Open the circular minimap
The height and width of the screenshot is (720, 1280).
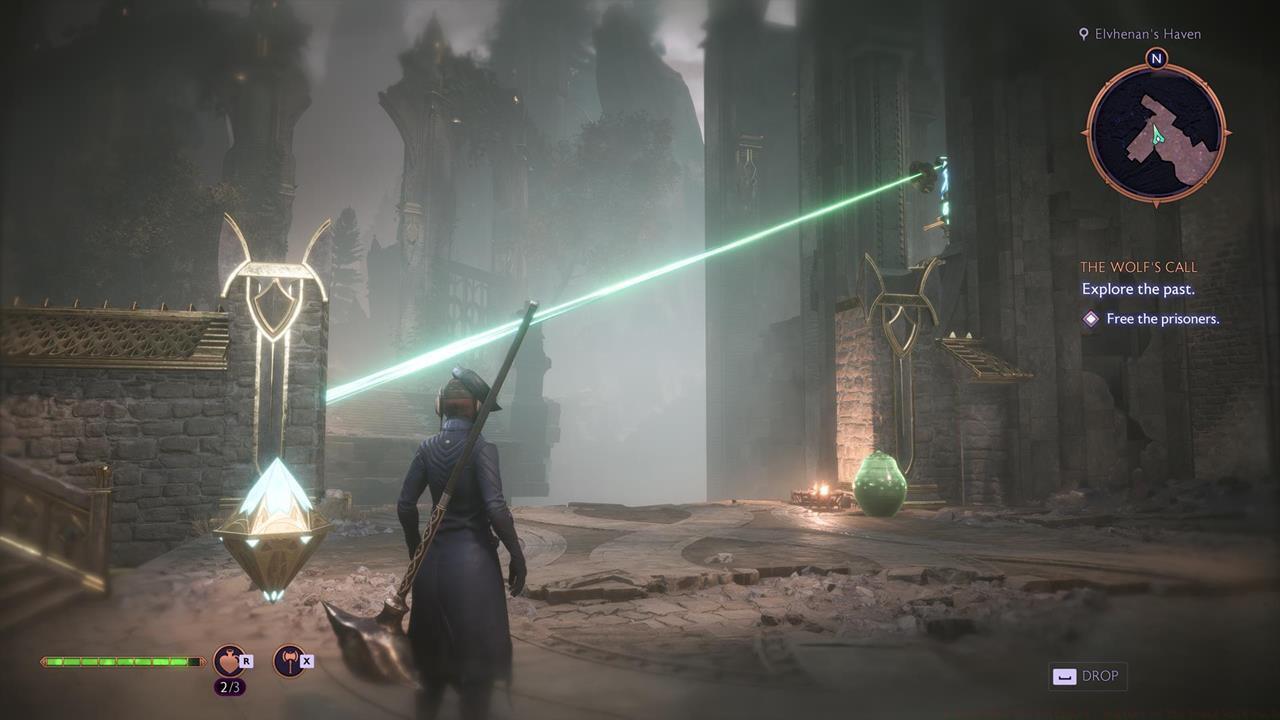[x=1156, y=133]
